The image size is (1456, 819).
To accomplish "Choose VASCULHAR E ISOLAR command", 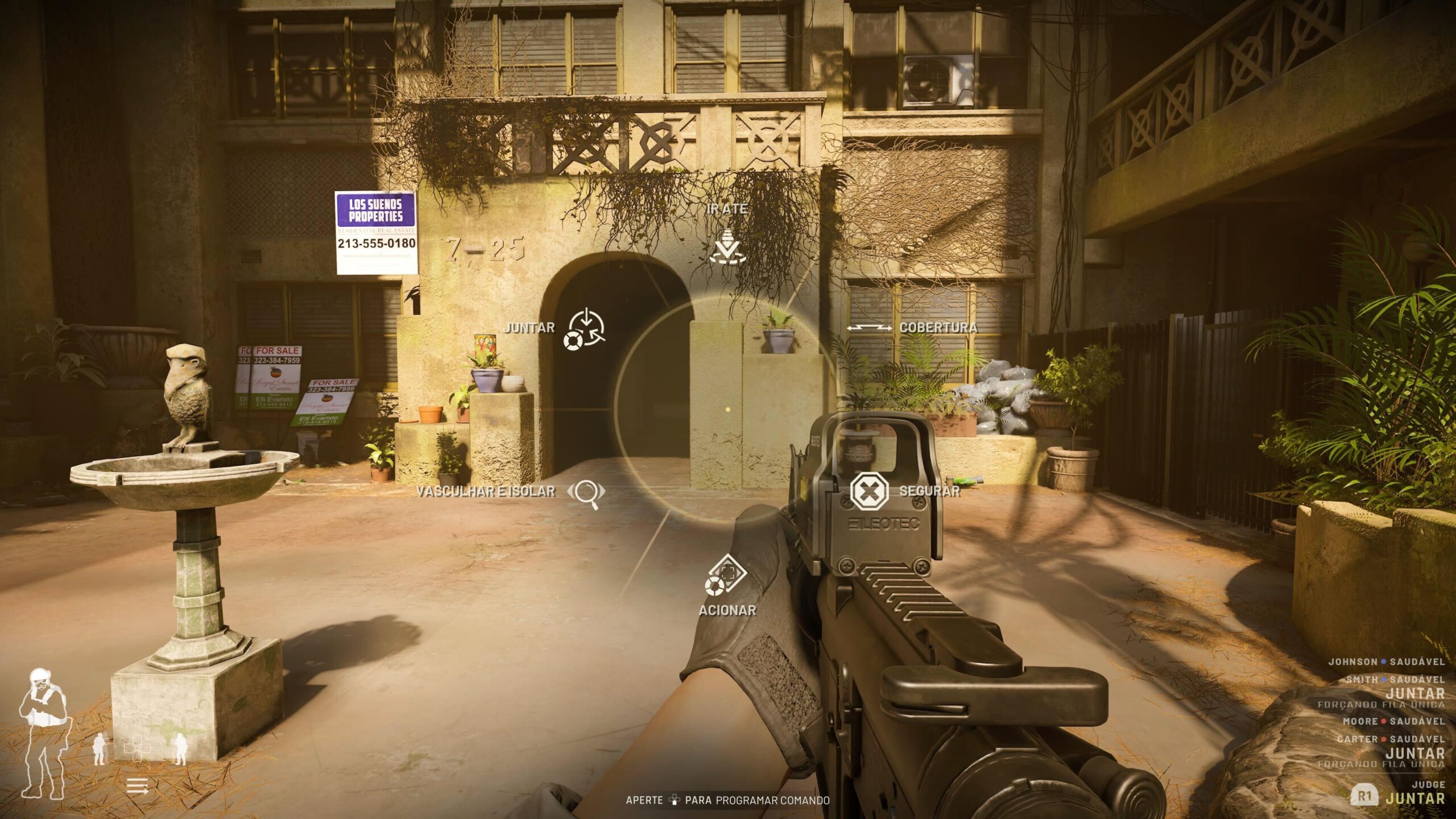I will (586, 491).
